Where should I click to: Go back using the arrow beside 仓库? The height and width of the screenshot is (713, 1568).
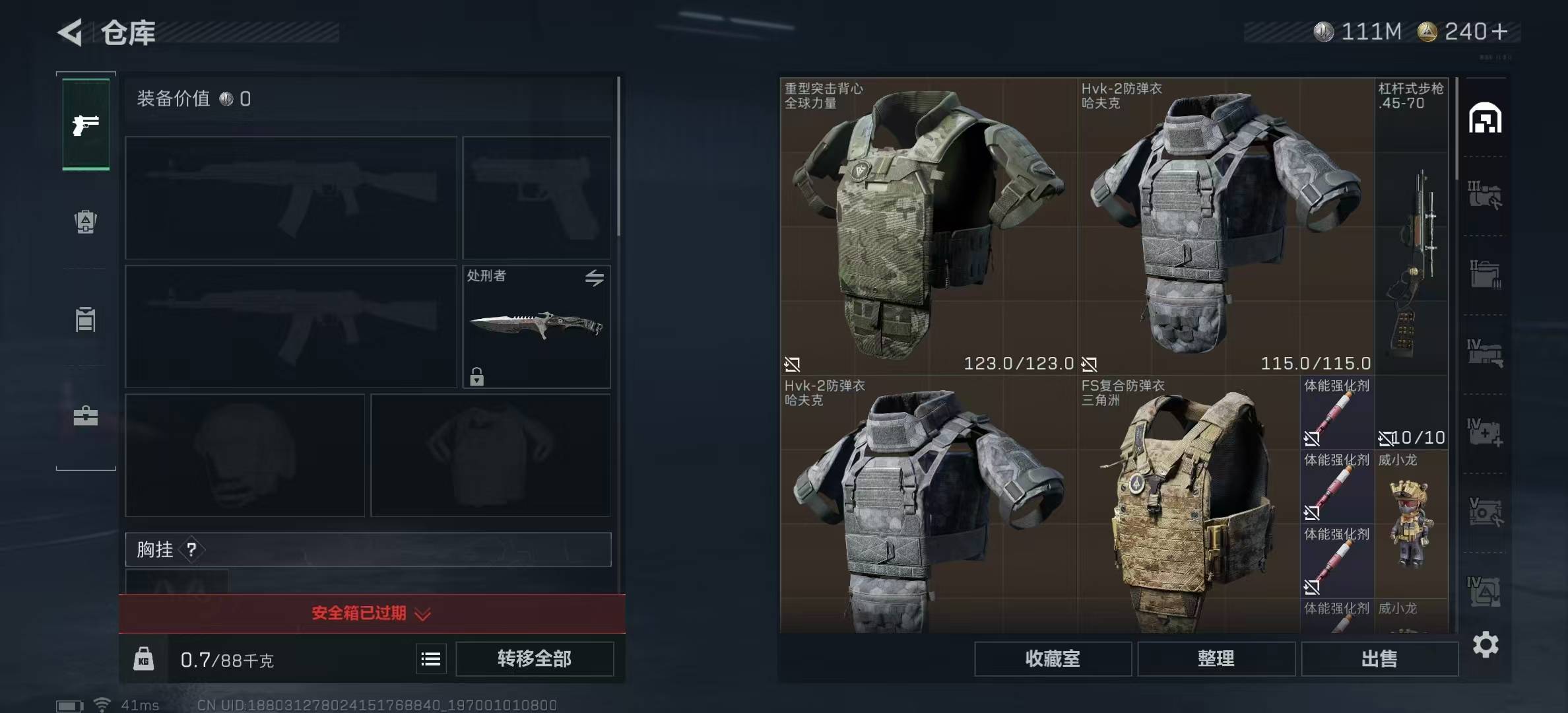(71, 32)
